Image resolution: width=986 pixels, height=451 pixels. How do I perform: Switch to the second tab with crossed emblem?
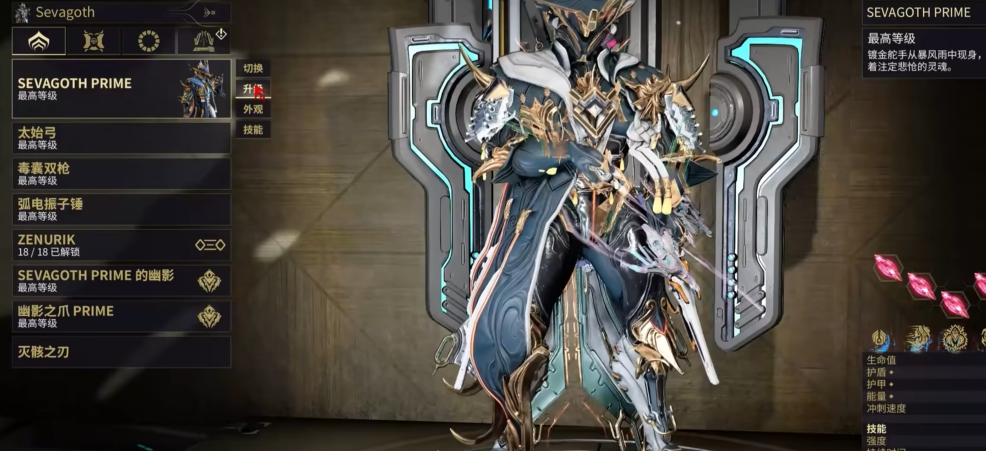(94, 41)
